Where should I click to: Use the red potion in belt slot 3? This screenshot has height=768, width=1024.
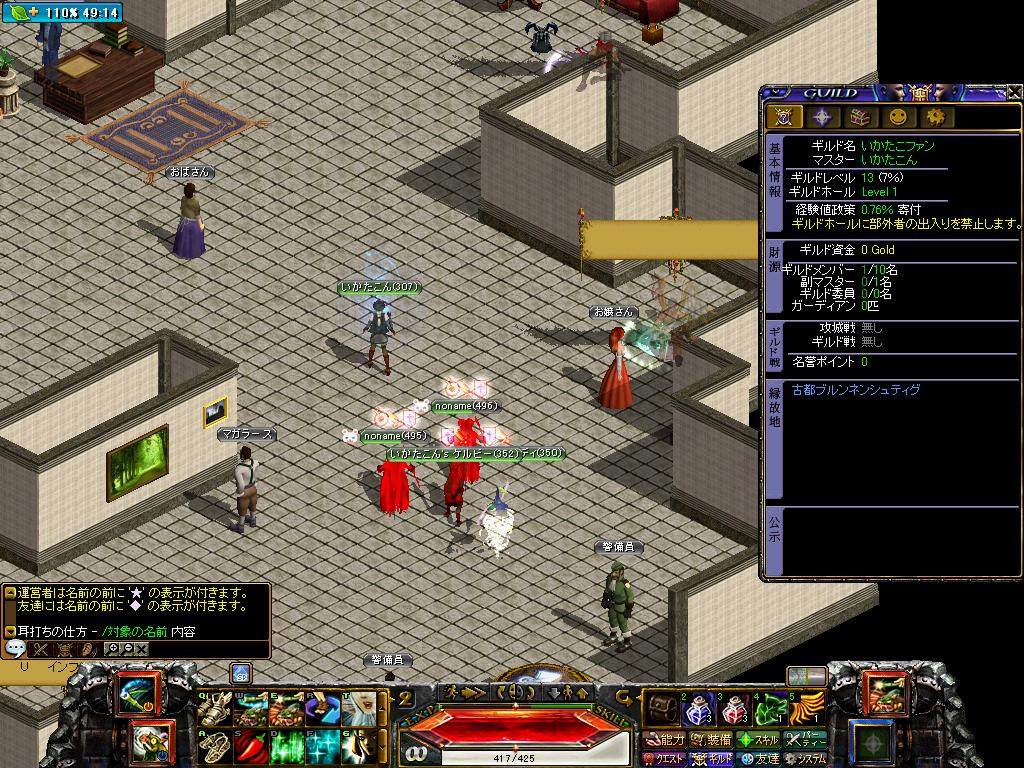(x=733, y=710)
